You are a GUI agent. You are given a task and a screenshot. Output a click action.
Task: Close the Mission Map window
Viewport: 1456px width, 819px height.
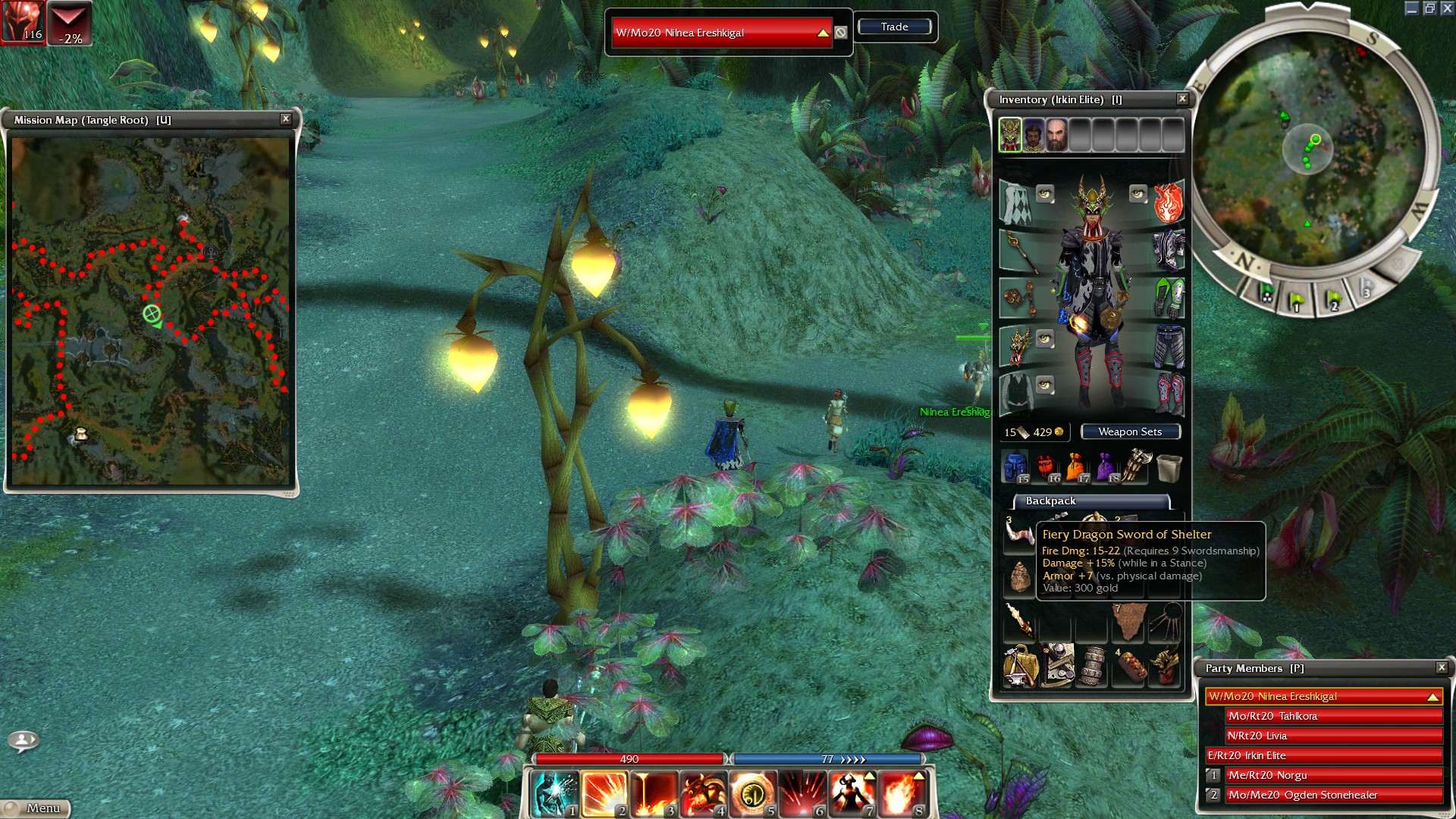point(286,119)
